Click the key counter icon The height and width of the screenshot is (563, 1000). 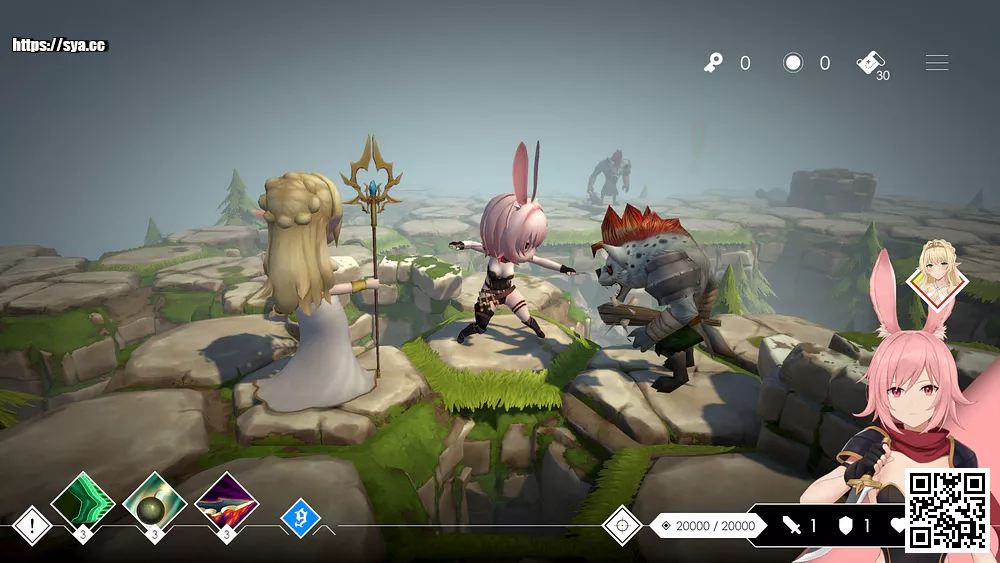coord(713,63)
